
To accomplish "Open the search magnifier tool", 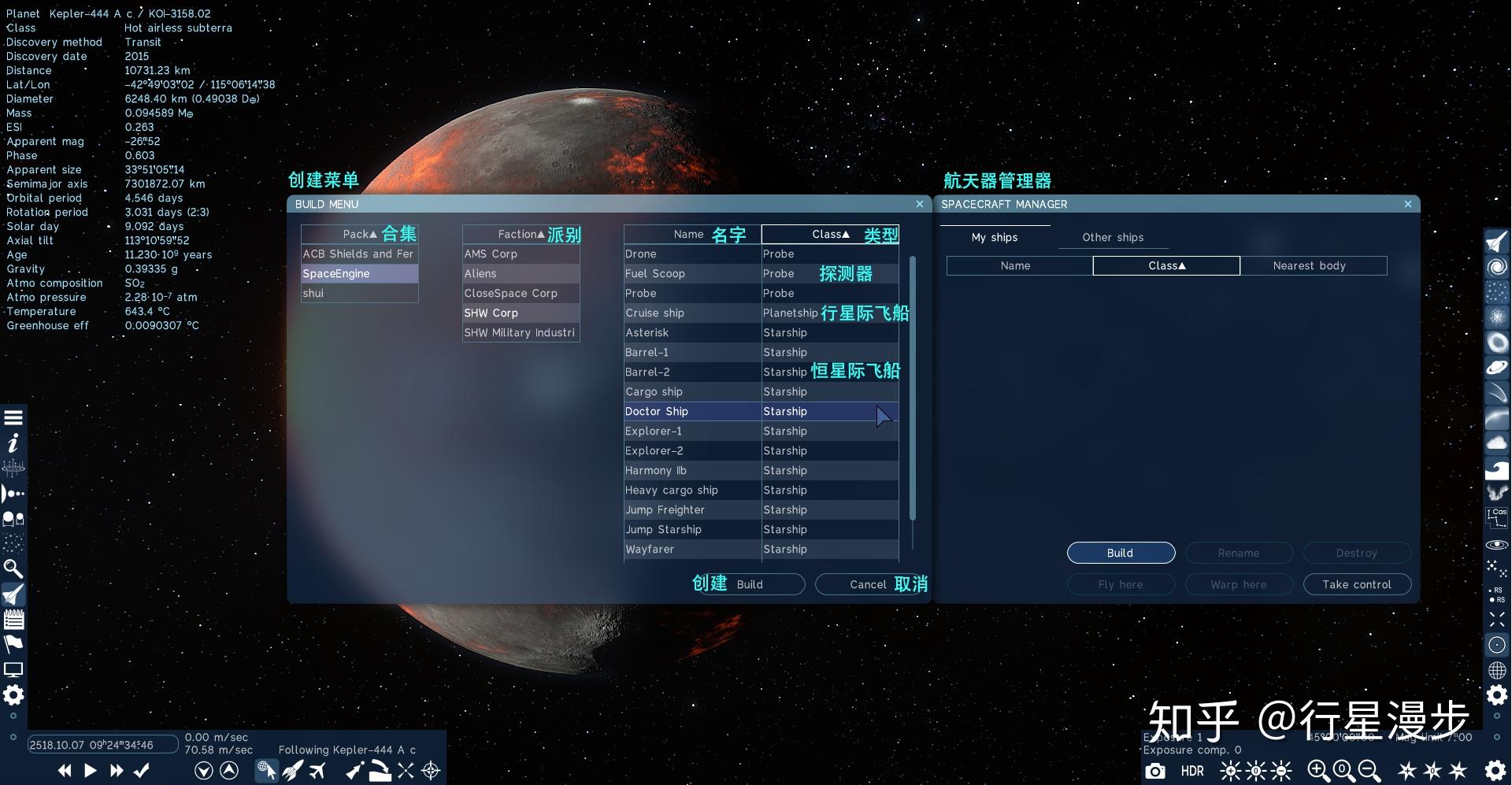I will 13,568.
